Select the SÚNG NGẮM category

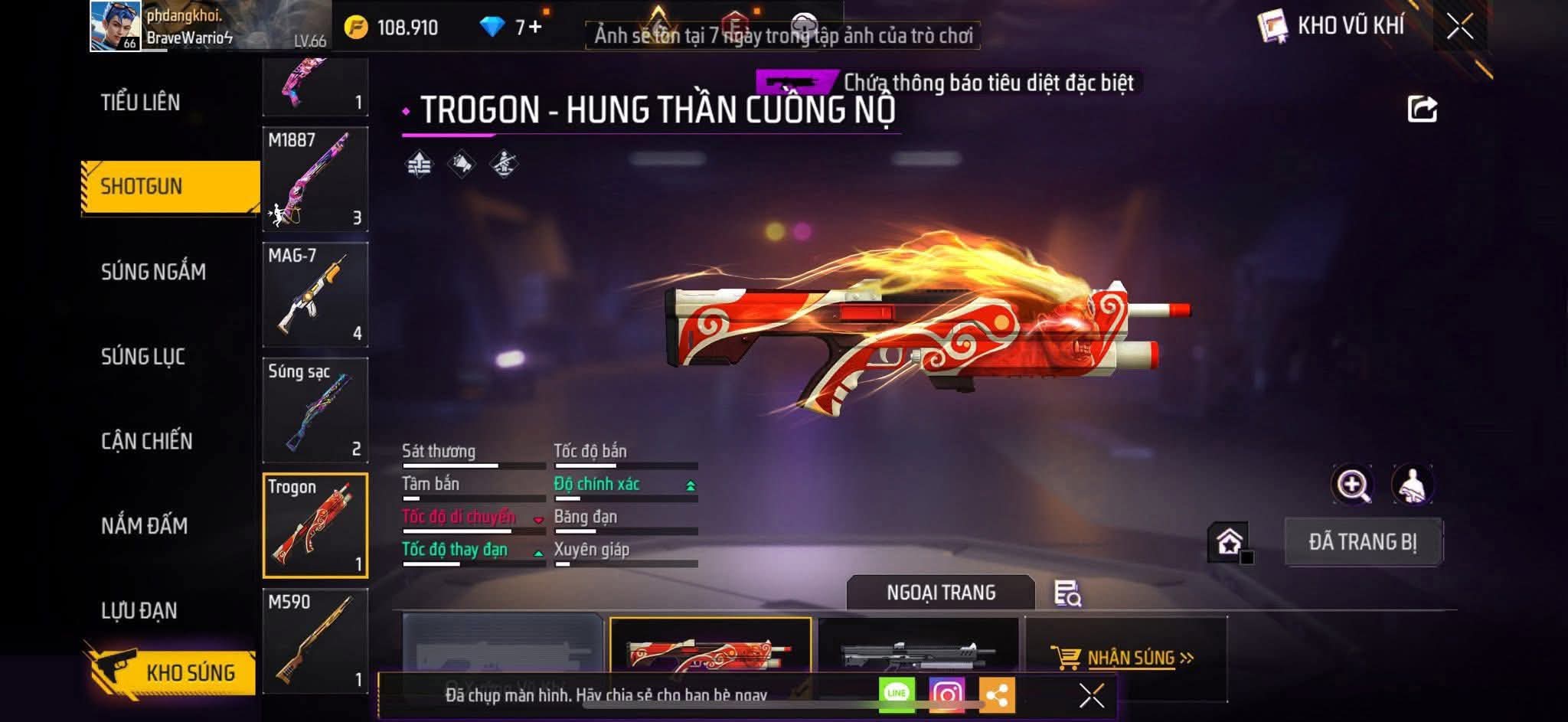point(153,272)
